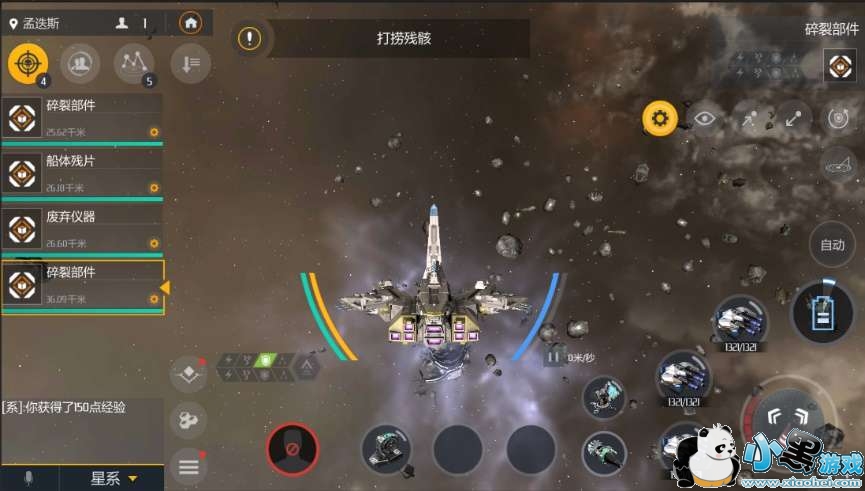This screenshot has width=865, height=491.
Task: Toggle the 自动 autopilot button
Action: click(x=833, y=244)
